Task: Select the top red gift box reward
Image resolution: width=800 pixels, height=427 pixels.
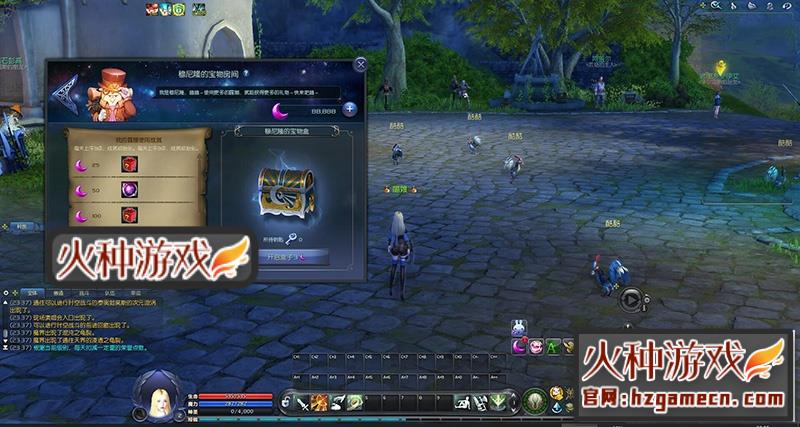Action: (x=128, y=164)
